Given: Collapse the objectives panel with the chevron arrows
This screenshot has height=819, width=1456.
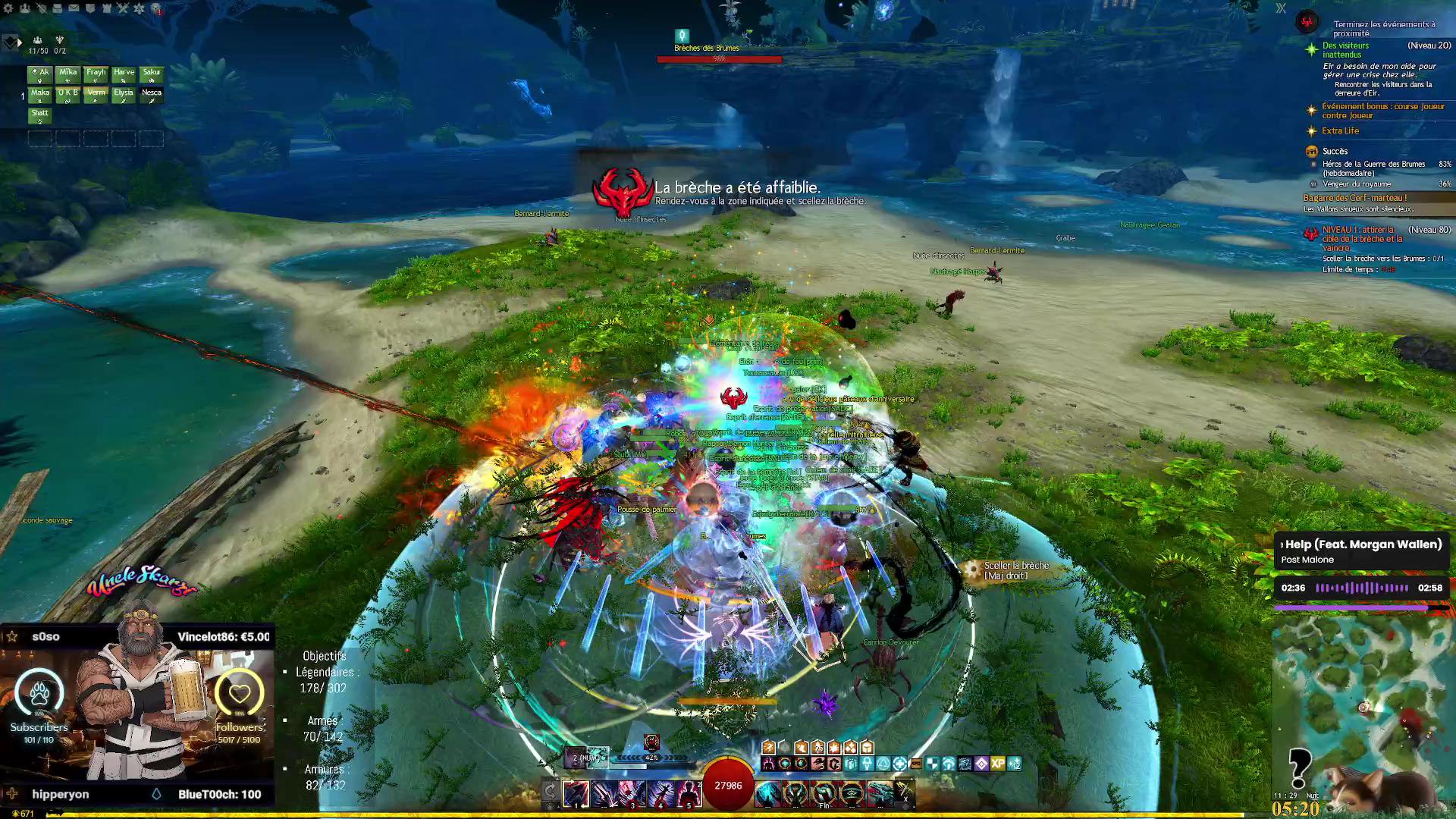Looking at the screenshot, I should (1281, 8).
